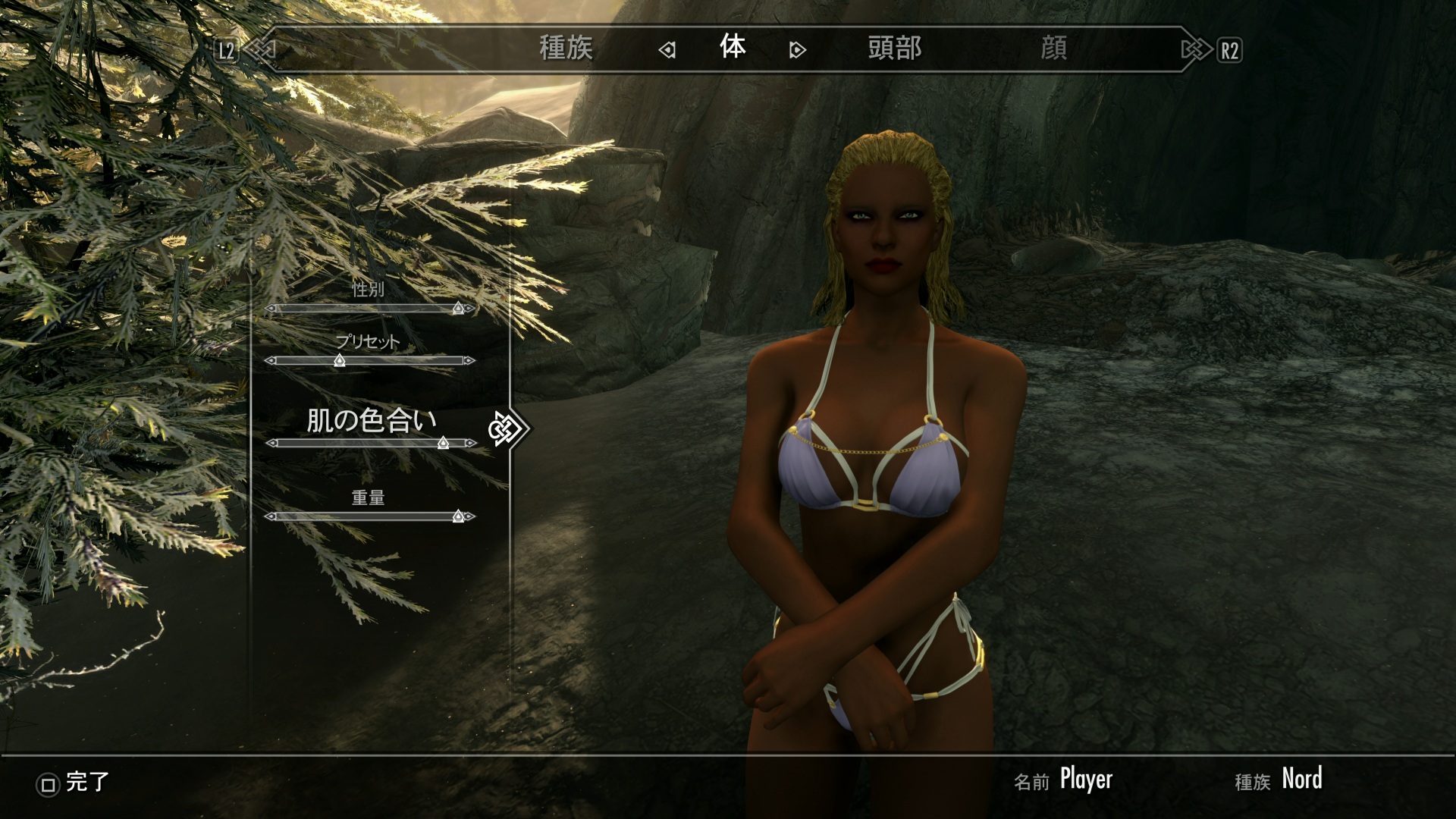Viewport: 1456px width, 819px height.
Task: Click the right arrow beside 体
Action: click(x=797, y=51)
